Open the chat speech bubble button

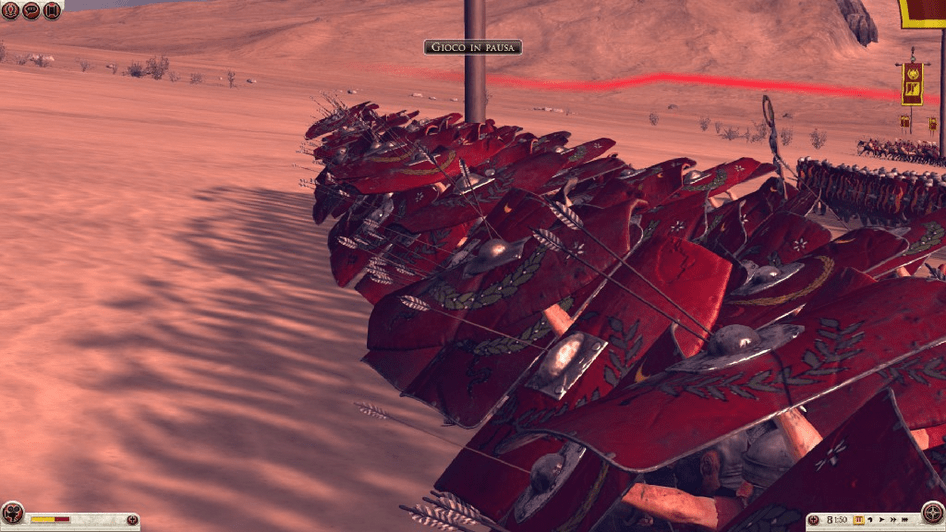(x=31, y=11)
